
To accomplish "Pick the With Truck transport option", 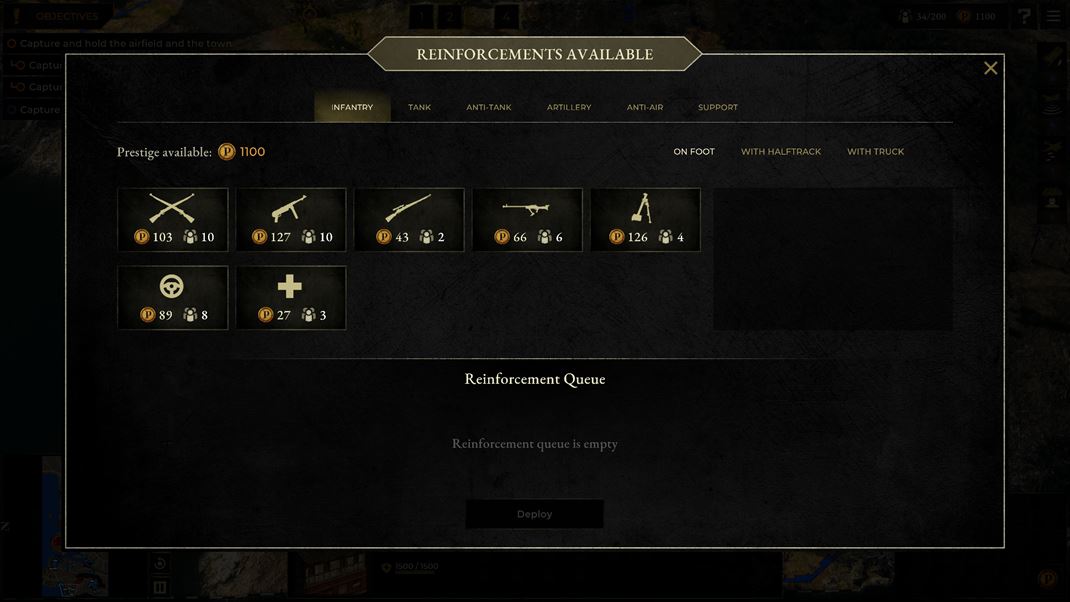I will coord(875,152).
